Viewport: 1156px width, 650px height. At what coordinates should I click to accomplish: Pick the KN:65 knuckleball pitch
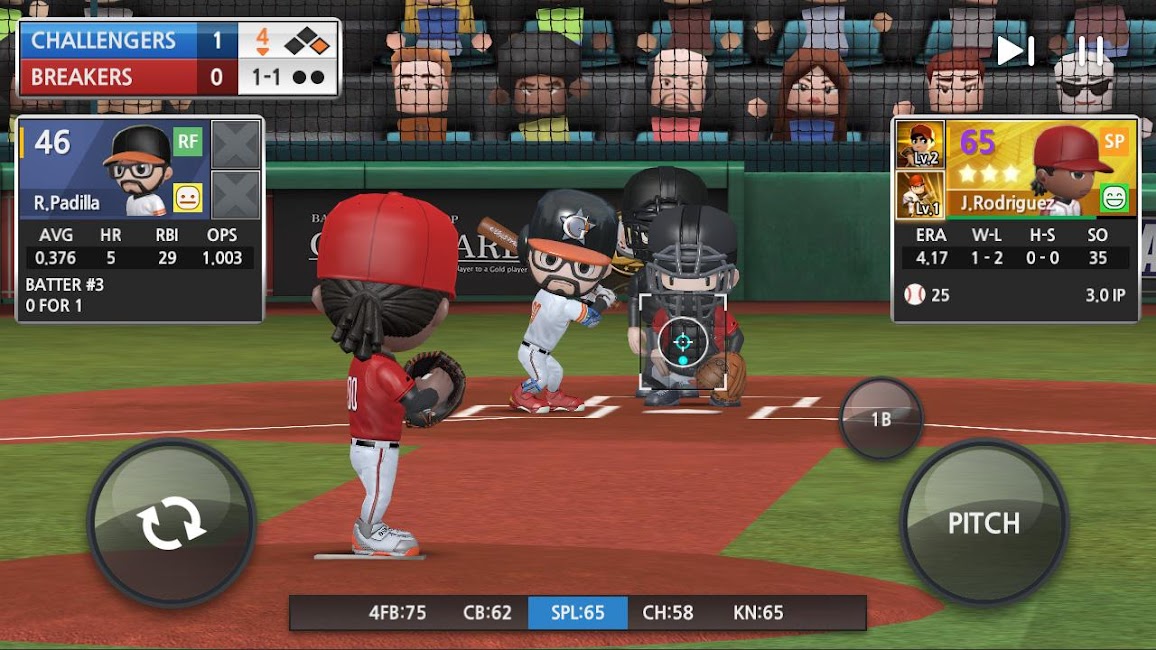click(759, 613)
